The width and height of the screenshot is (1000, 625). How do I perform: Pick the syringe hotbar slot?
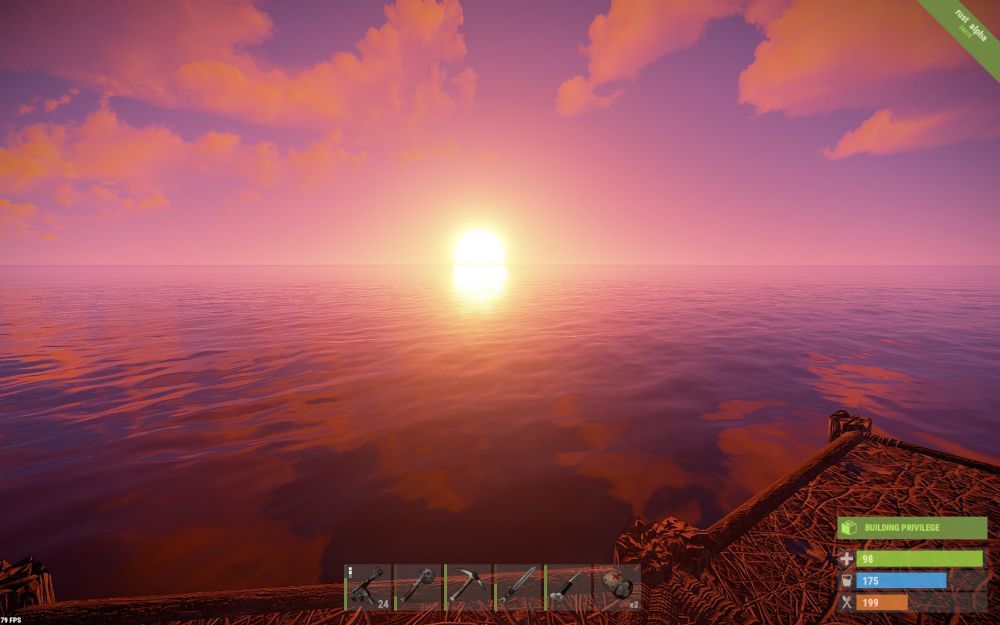(568, 587)
